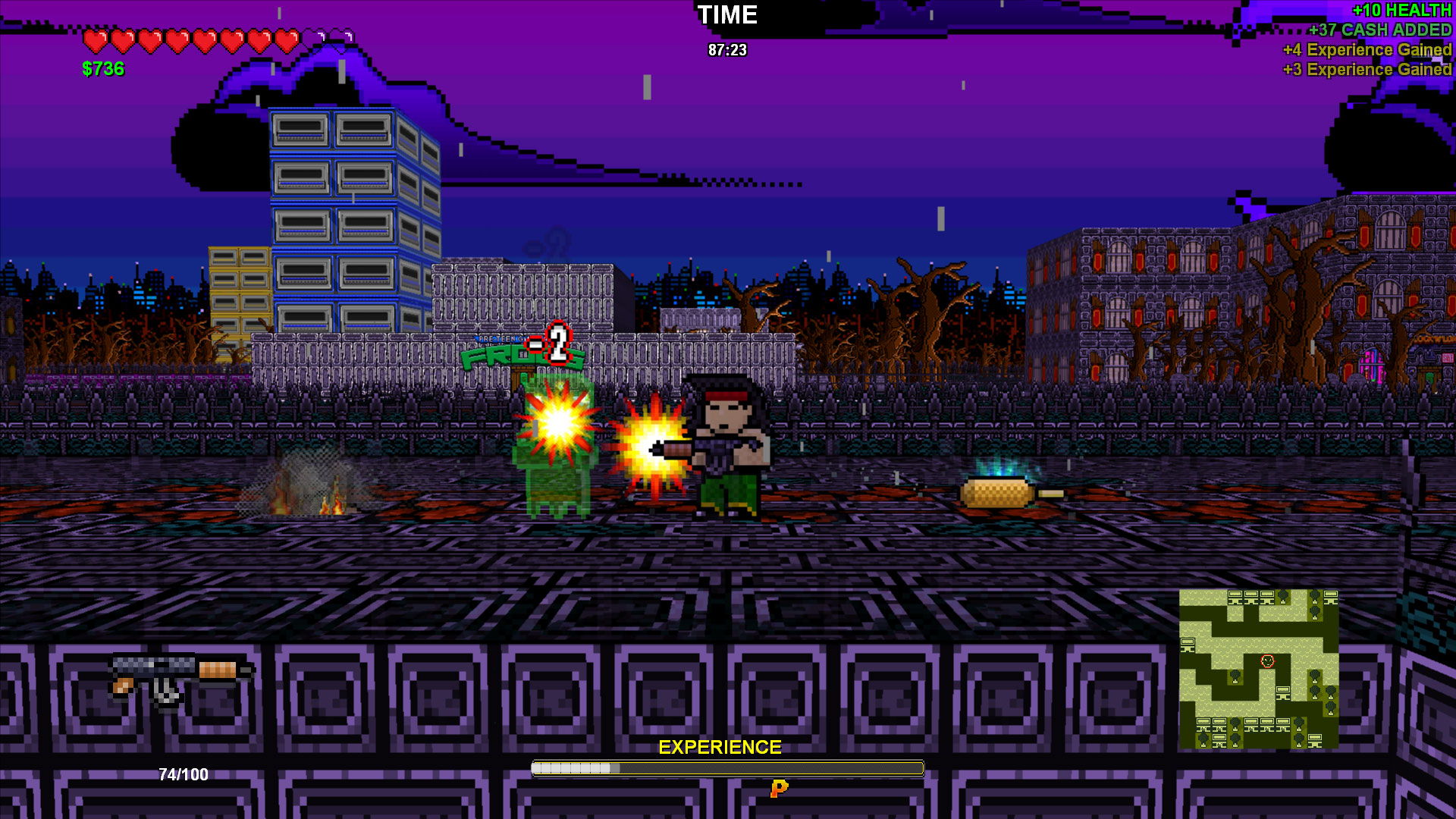The height and width of the screenshot is (819, 1456).
Task: Click the green $736 cash counter
Action: tap(104, 69)
